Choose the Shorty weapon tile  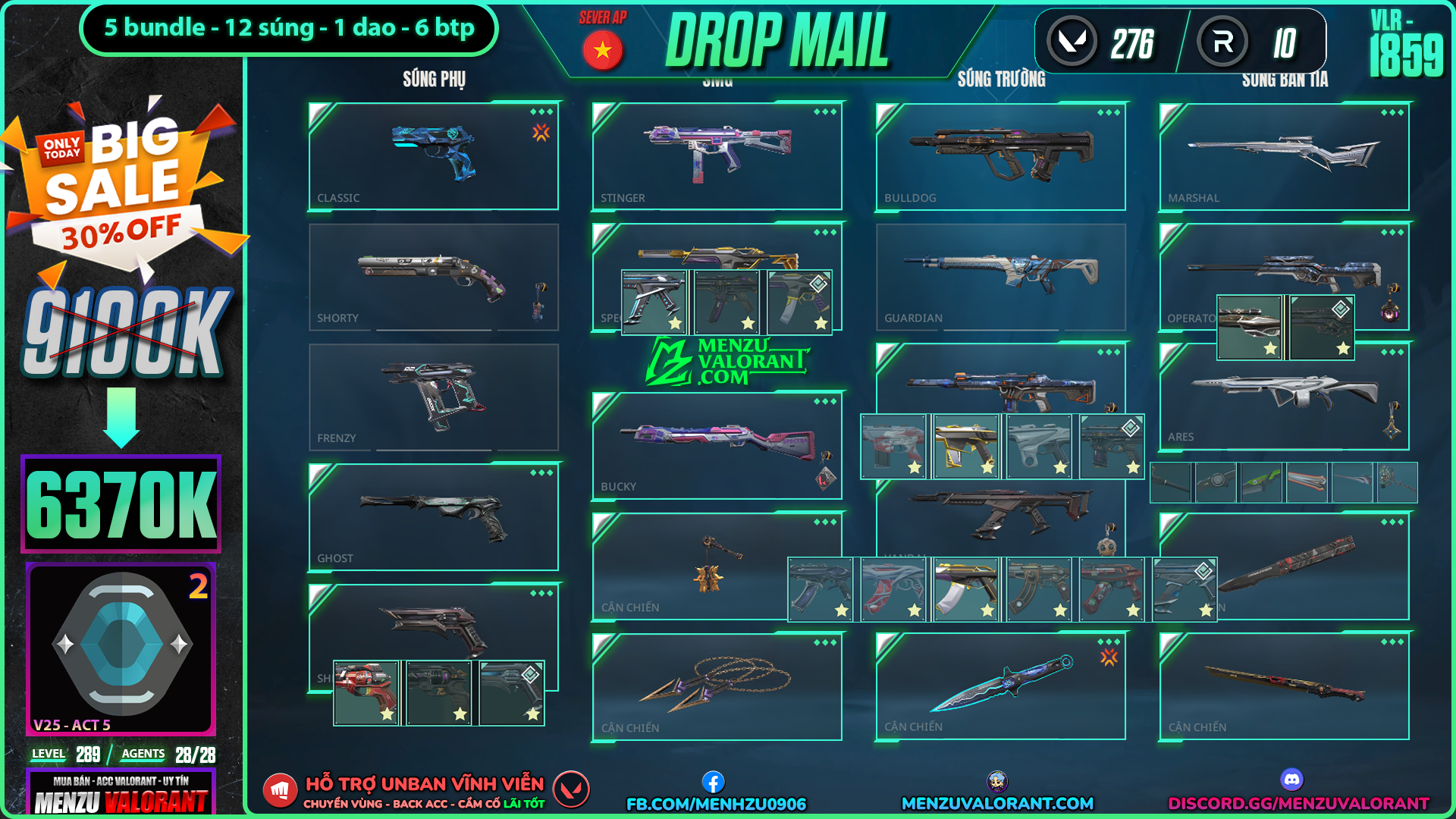(433, 277)
